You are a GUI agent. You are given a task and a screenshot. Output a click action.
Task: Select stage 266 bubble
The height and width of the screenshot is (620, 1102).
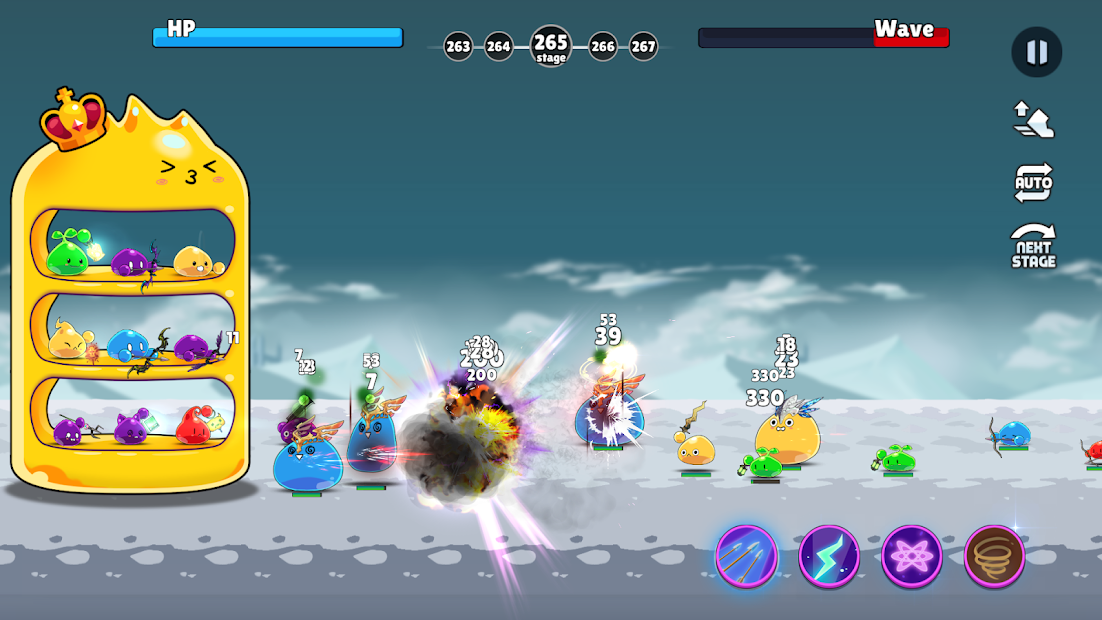pyautogui.click(x=602, y=46)
